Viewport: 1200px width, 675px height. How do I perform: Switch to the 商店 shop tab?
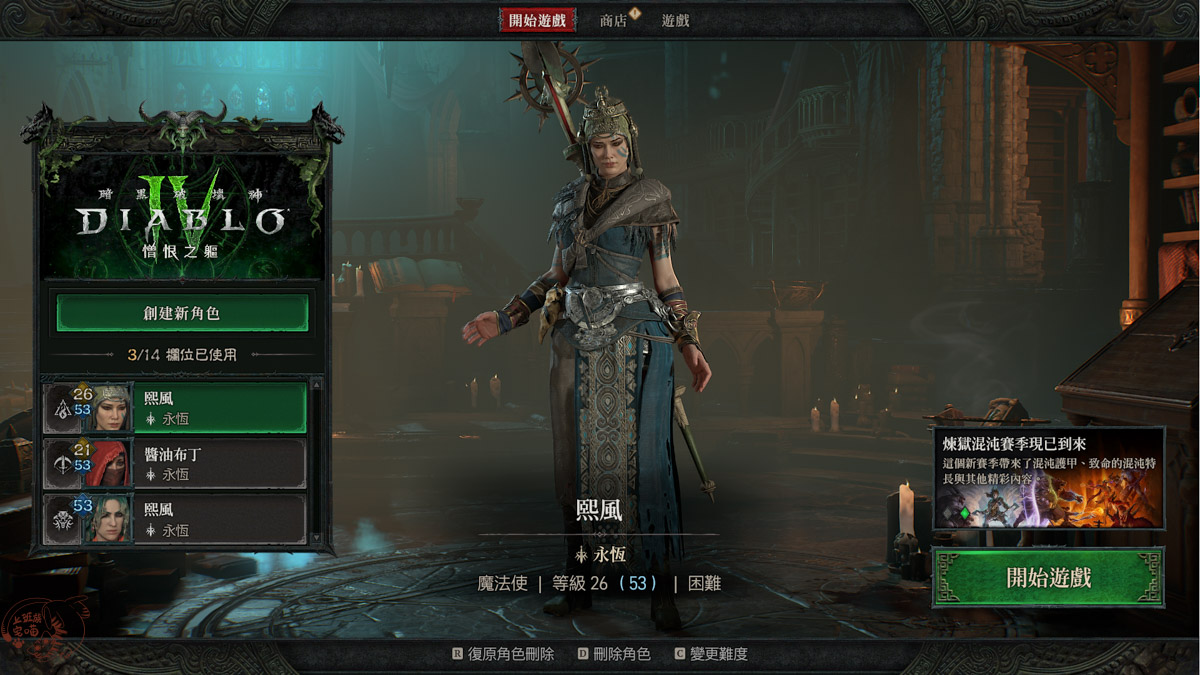pos(614,20)
